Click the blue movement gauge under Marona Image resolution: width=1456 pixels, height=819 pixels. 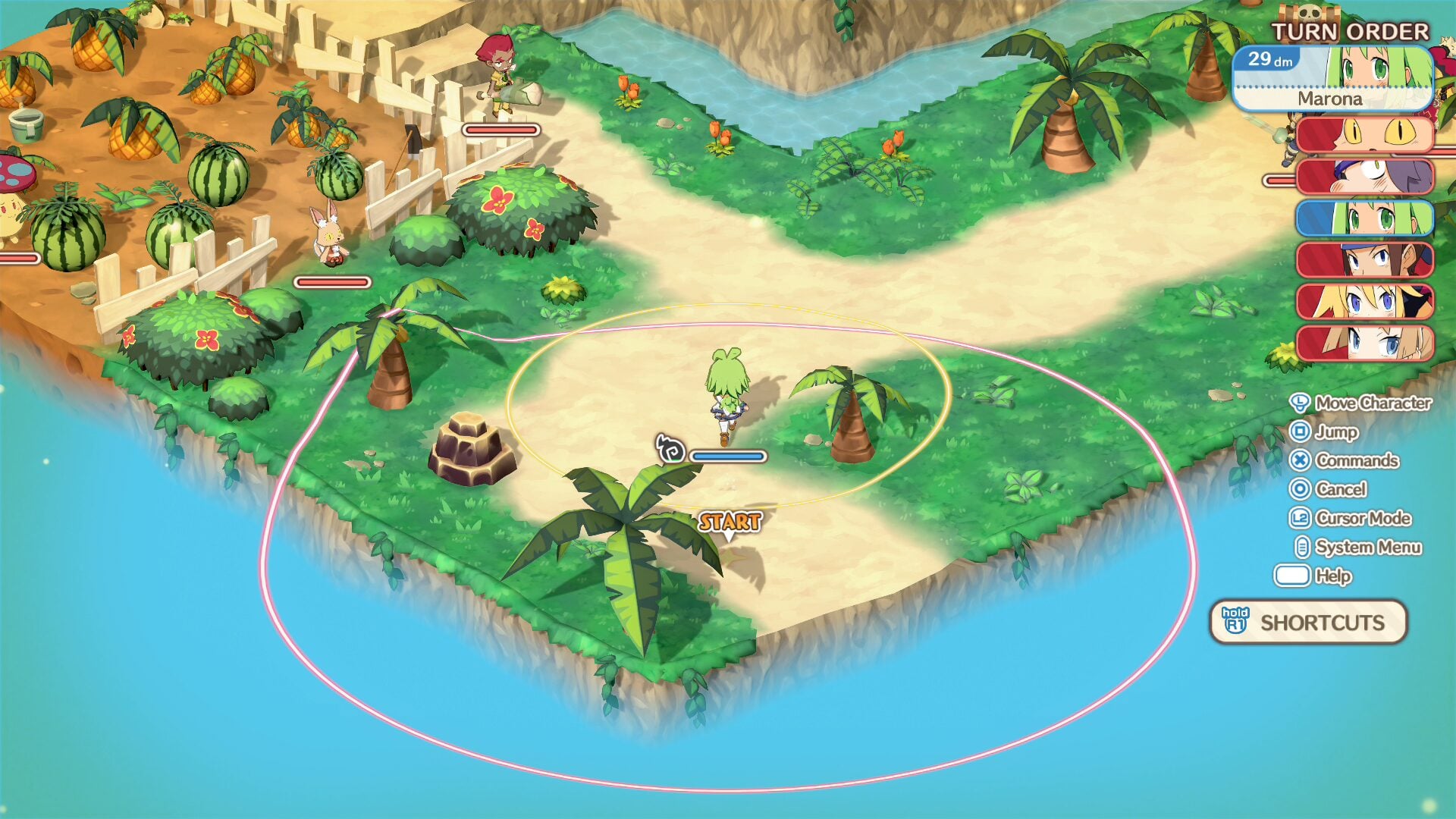coord(726,455)
